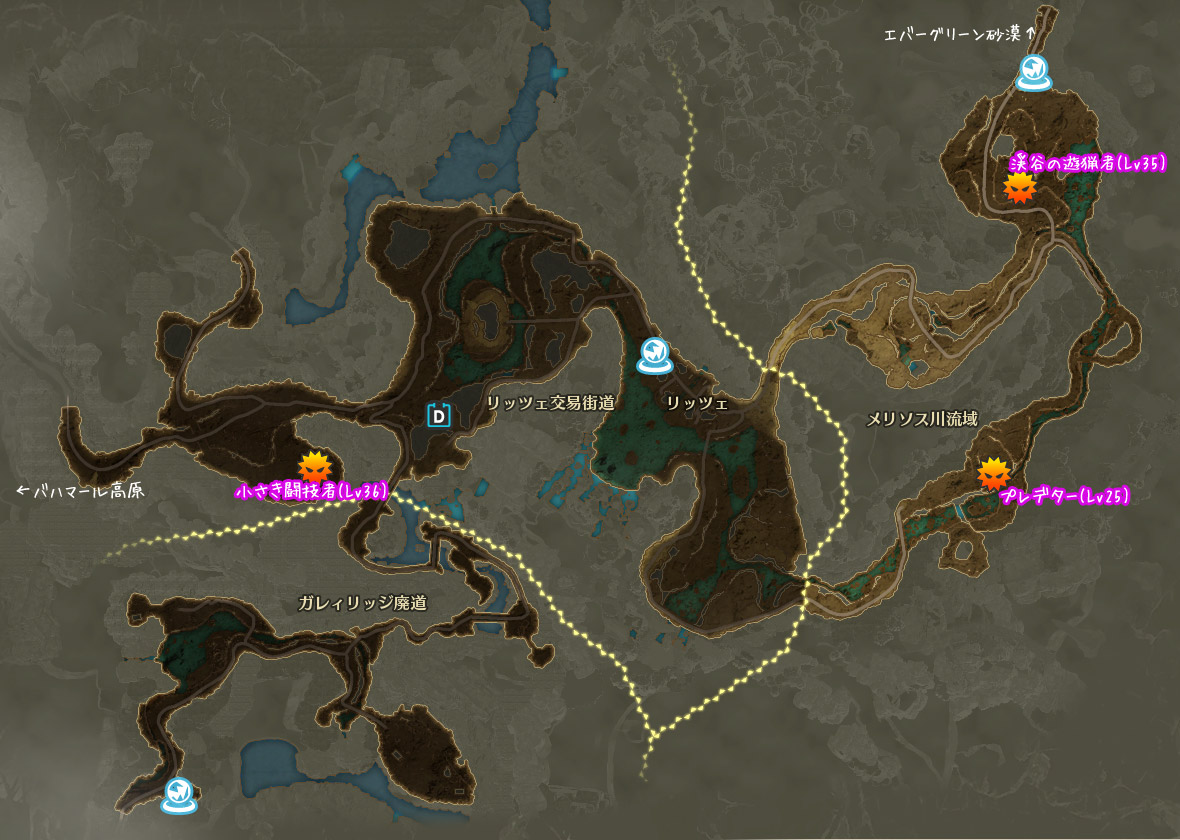This screenshot has width=1180, height=840.
Task: Select the 渓谷の遊猟者 Lv35 boss marker
Action: pyautogui.click(x=1019, y=187)
